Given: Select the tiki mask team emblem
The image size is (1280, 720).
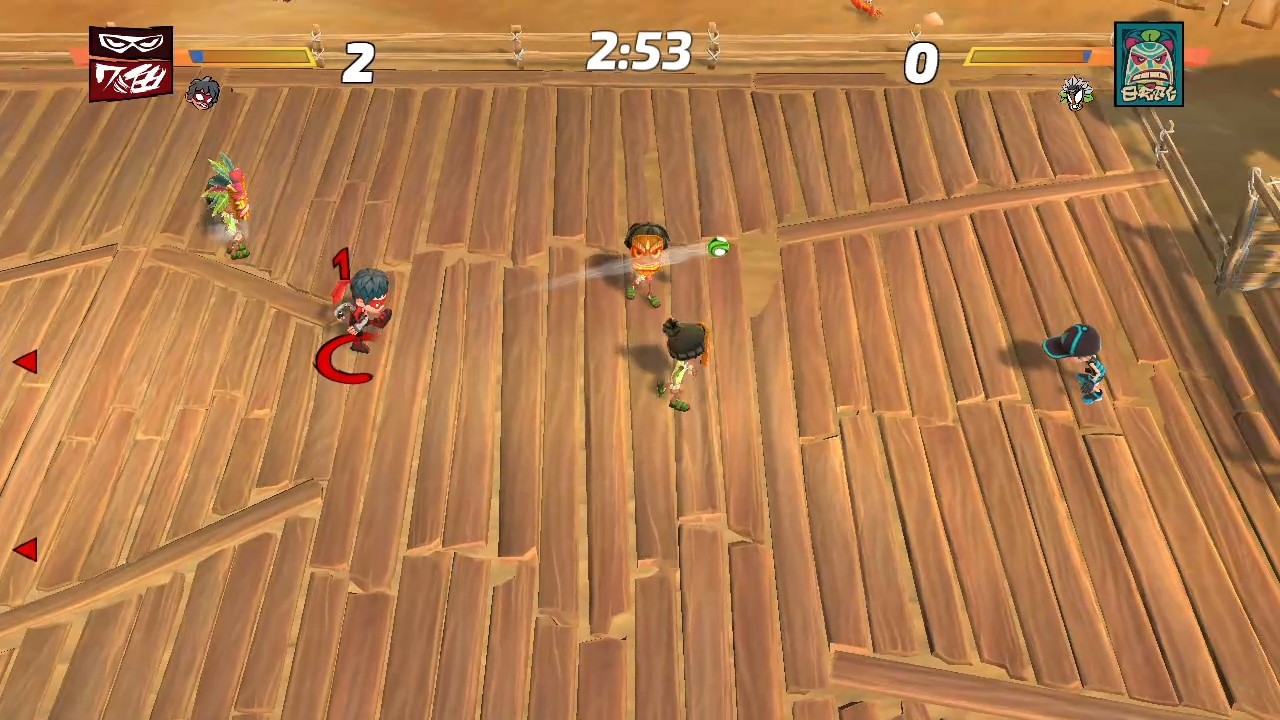Looking at the screenshot, I should [x=1148, y=64].
